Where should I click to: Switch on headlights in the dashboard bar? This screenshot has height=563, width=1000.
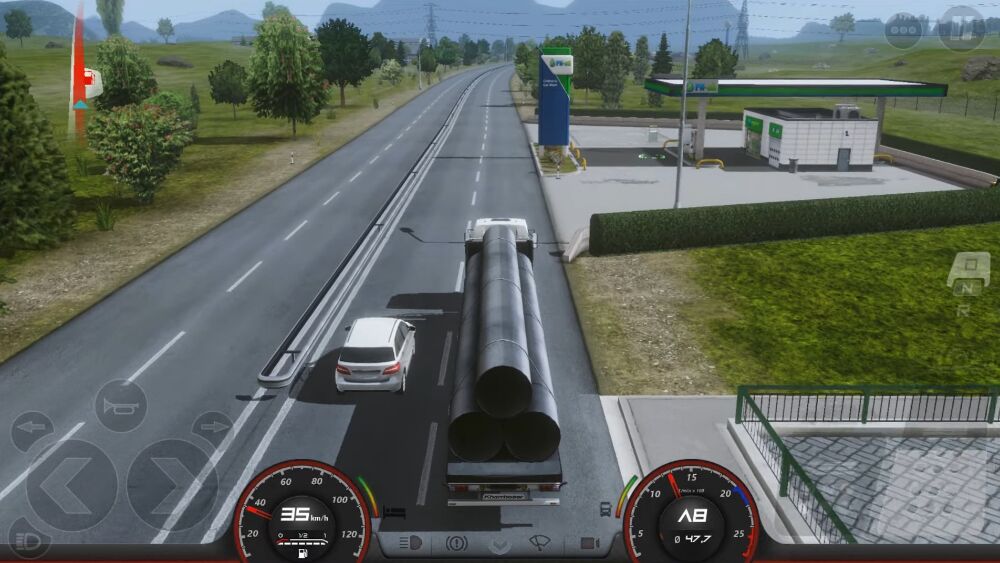(411, 544)
